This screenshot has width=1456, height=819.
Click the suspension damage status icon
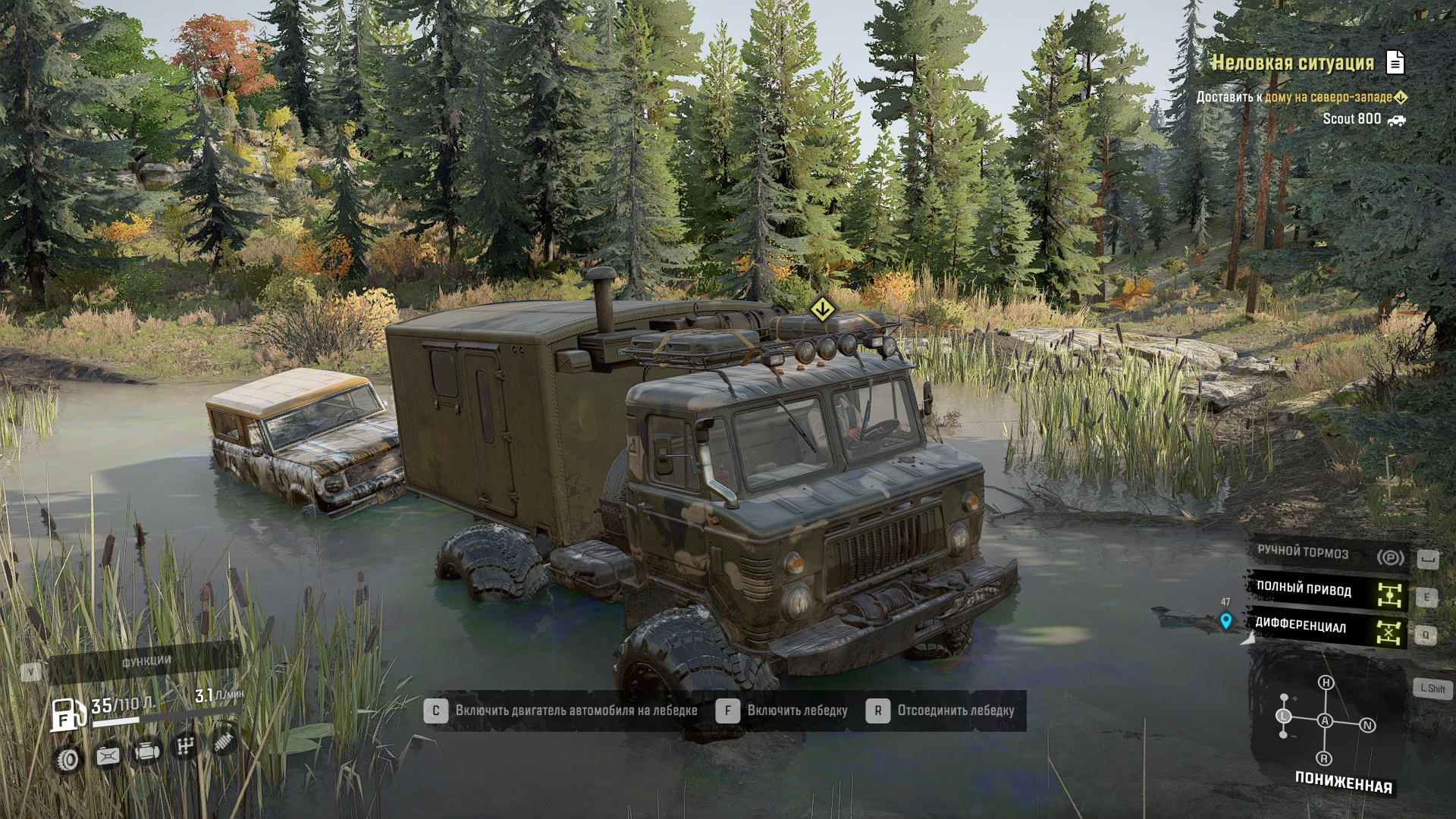[223, 742]
